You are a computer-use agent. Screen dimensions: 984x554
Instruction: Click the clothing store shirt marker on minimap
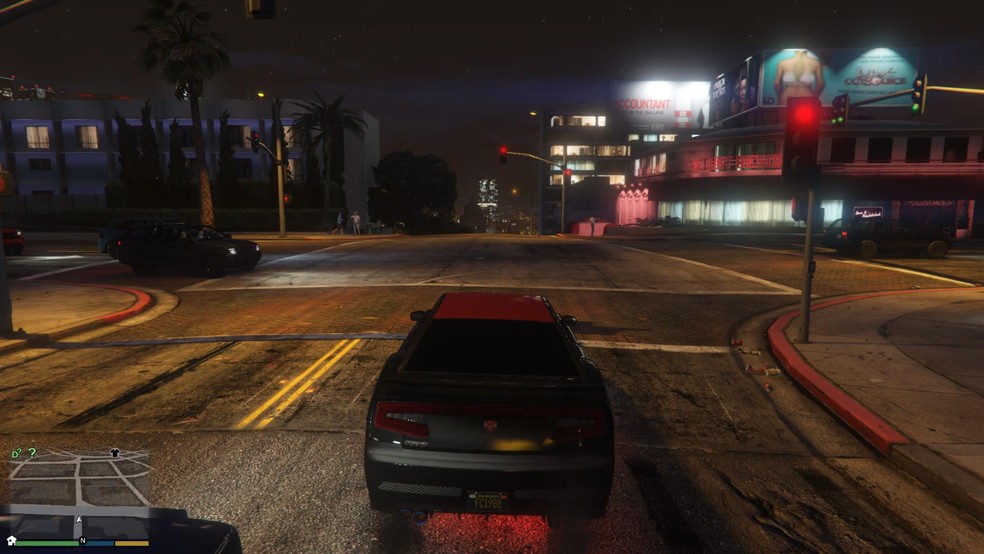pyautogui.click(x=114, y=452)
